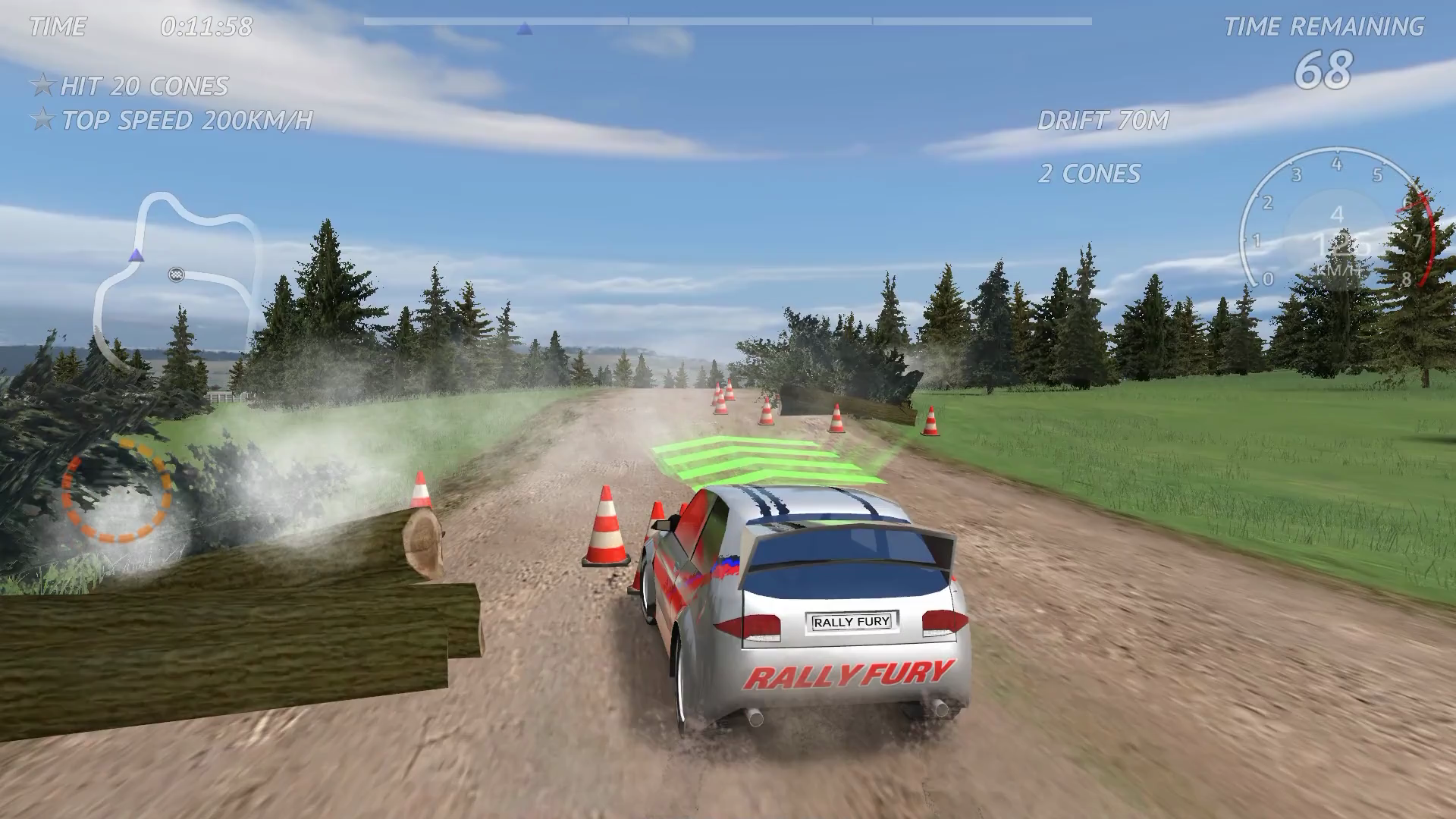Open the DRIFT 70M stat display

[x=1103, y=120]
